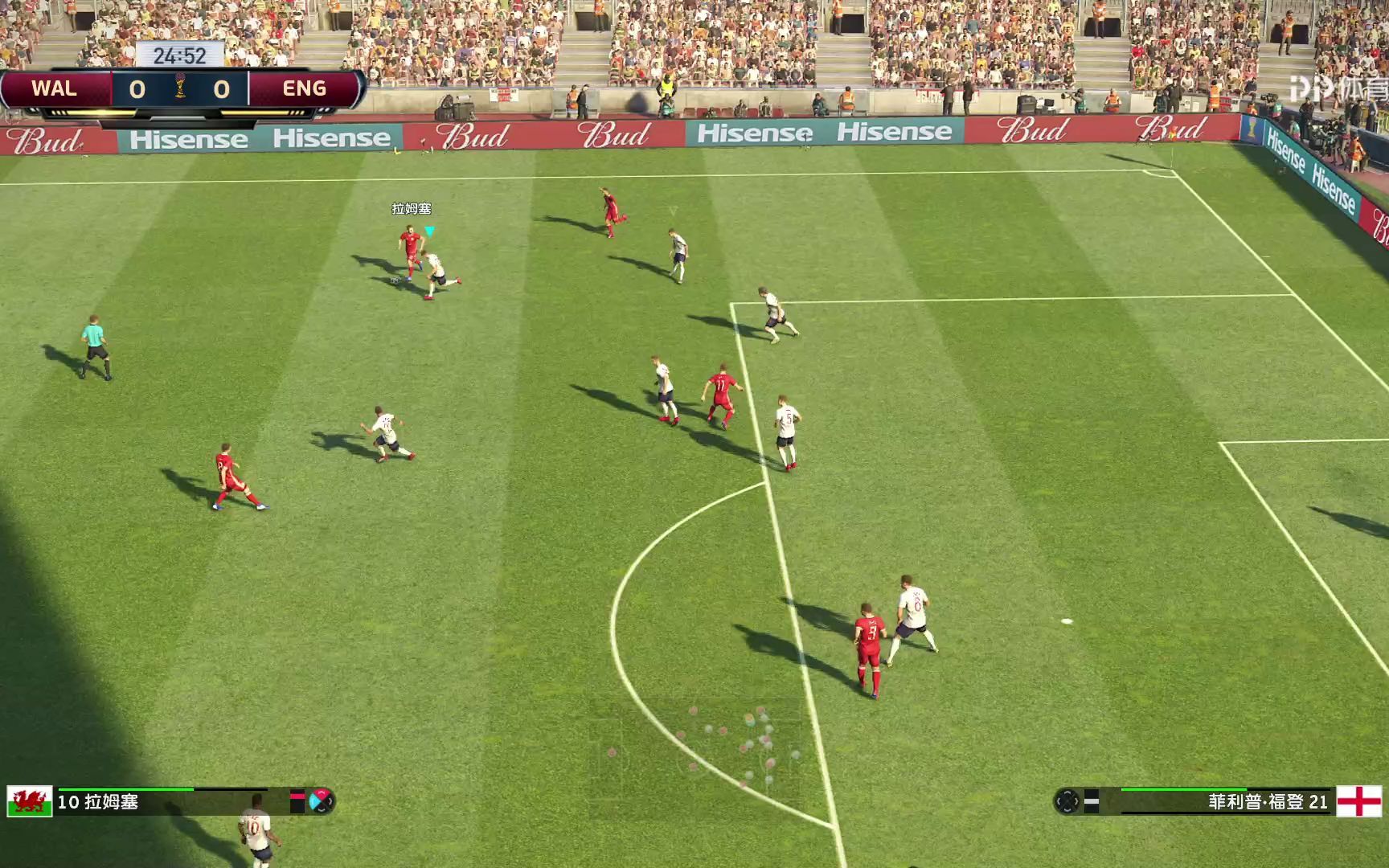Select the Wales dragon flag icon

(30, 801)
